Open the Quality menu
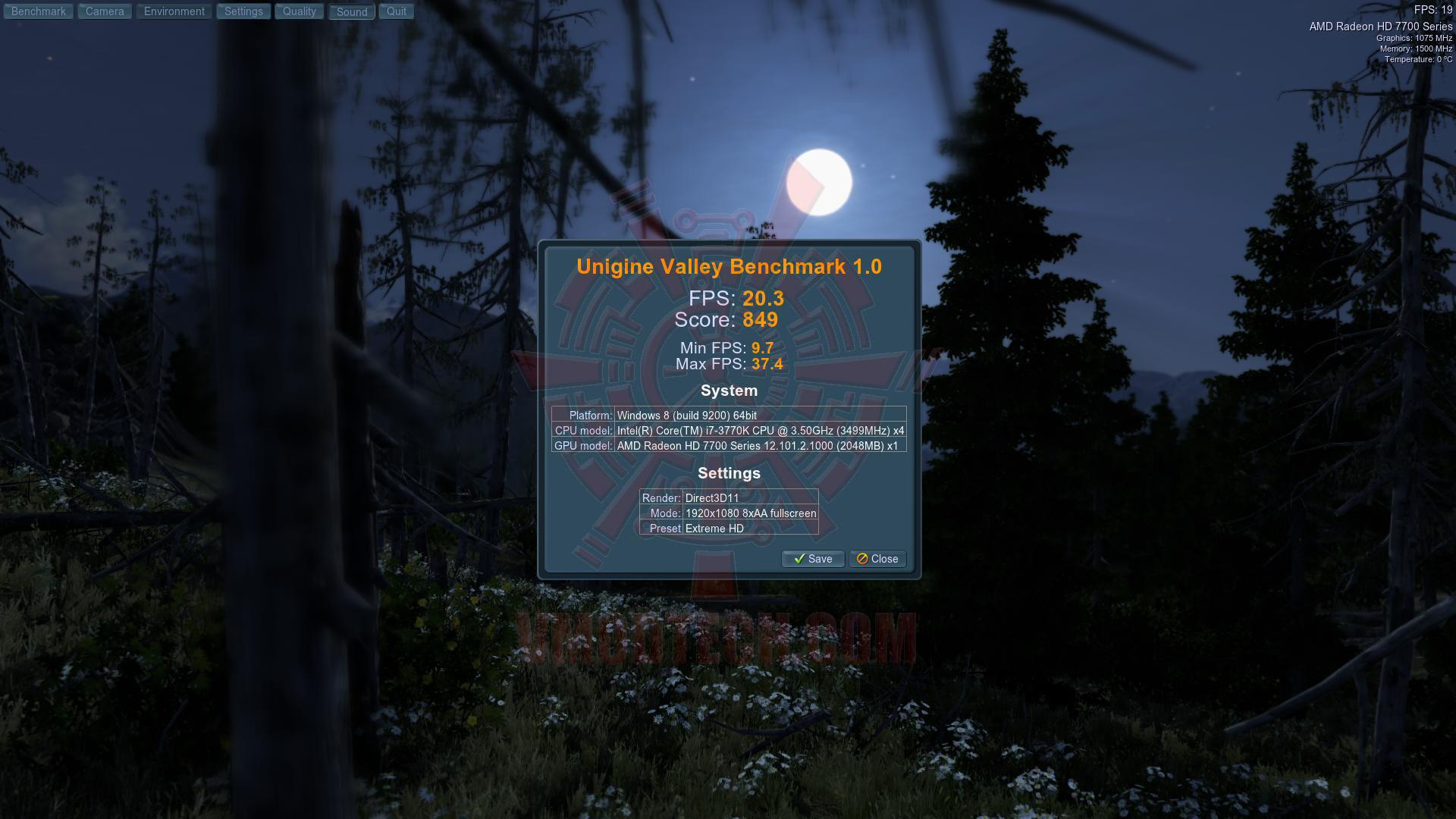1456x819 pixels. 300,11
